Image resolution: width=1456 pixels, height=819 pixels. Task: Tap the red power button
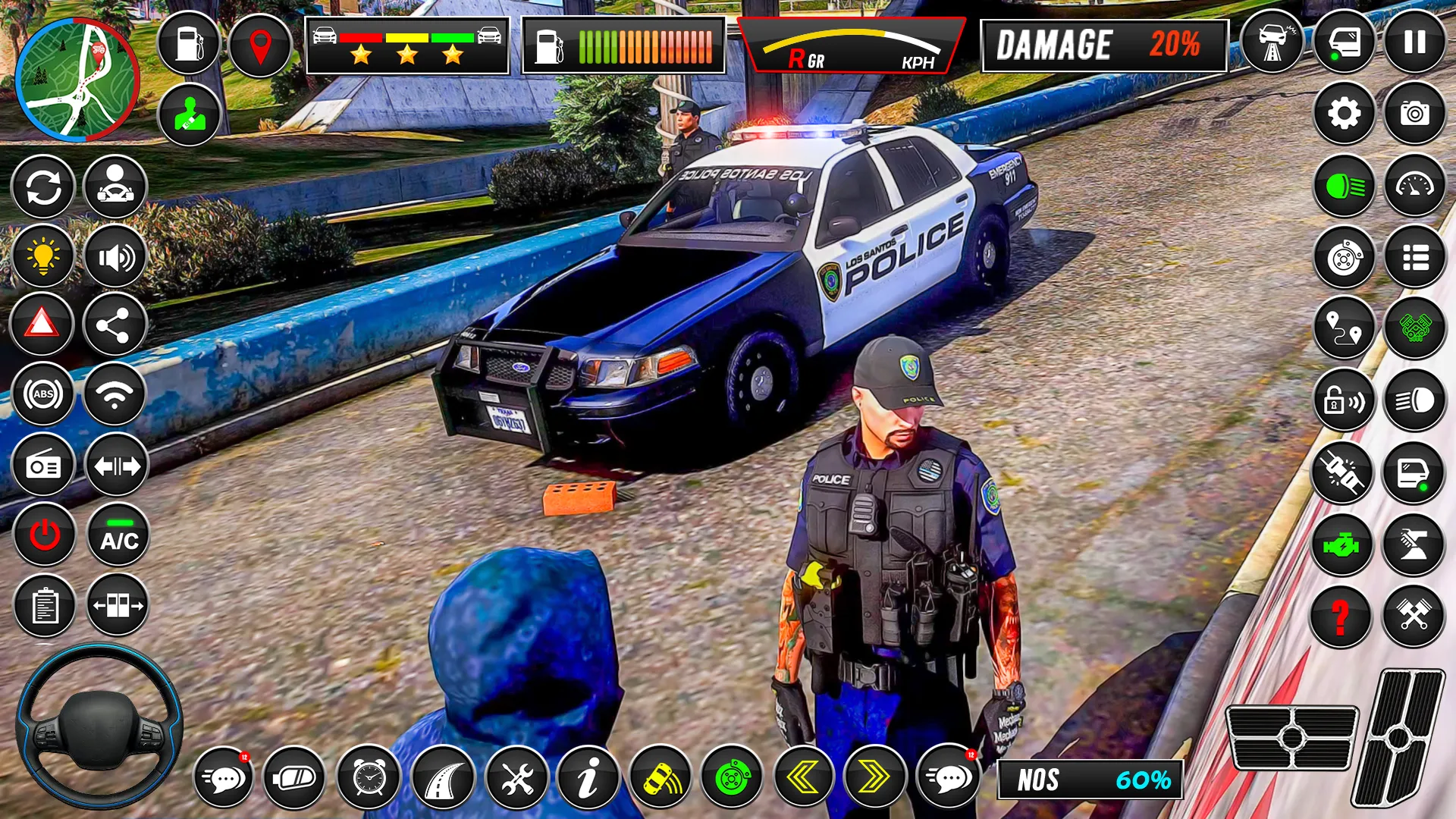coord(45,535)
